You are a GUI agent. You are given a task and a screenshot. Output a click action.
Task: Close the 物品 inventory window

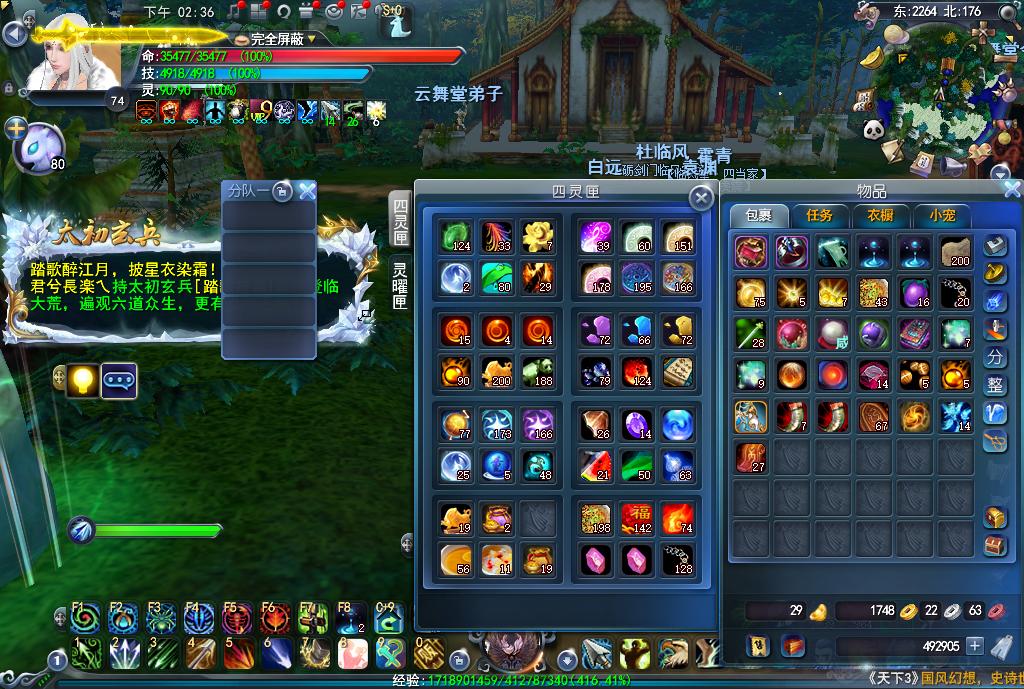1012,189
